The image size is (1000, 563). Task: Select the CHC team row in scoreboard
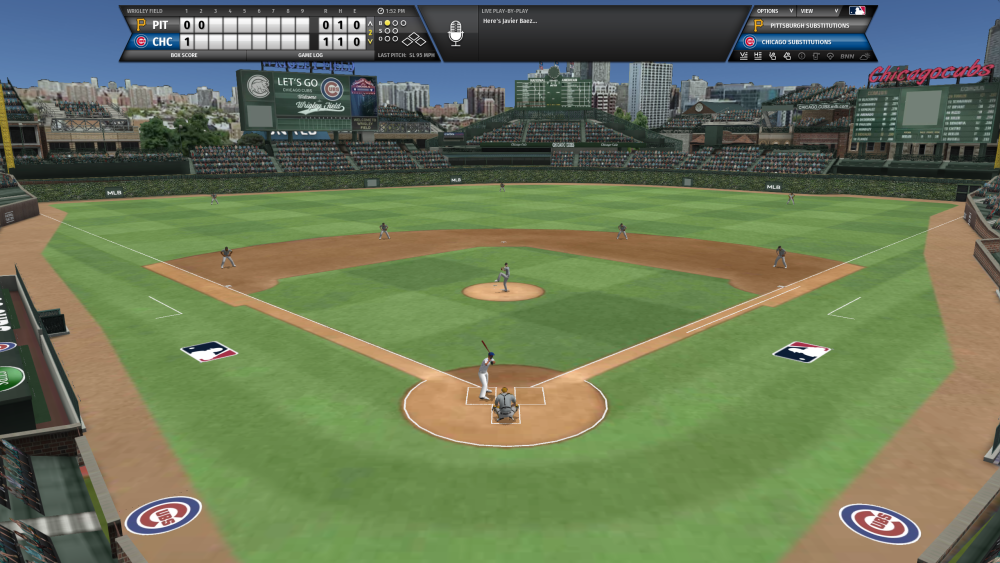click(x=160, y=42)
